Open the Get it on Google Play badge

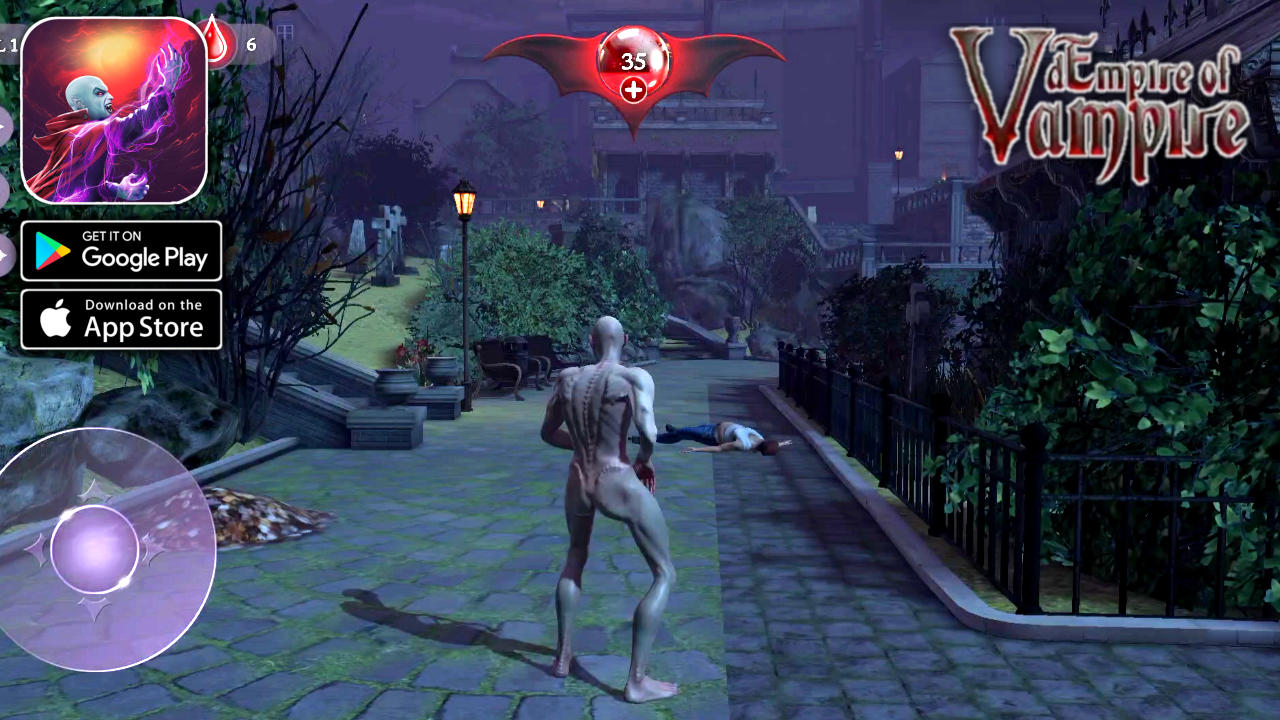click(x=121, y=250)
